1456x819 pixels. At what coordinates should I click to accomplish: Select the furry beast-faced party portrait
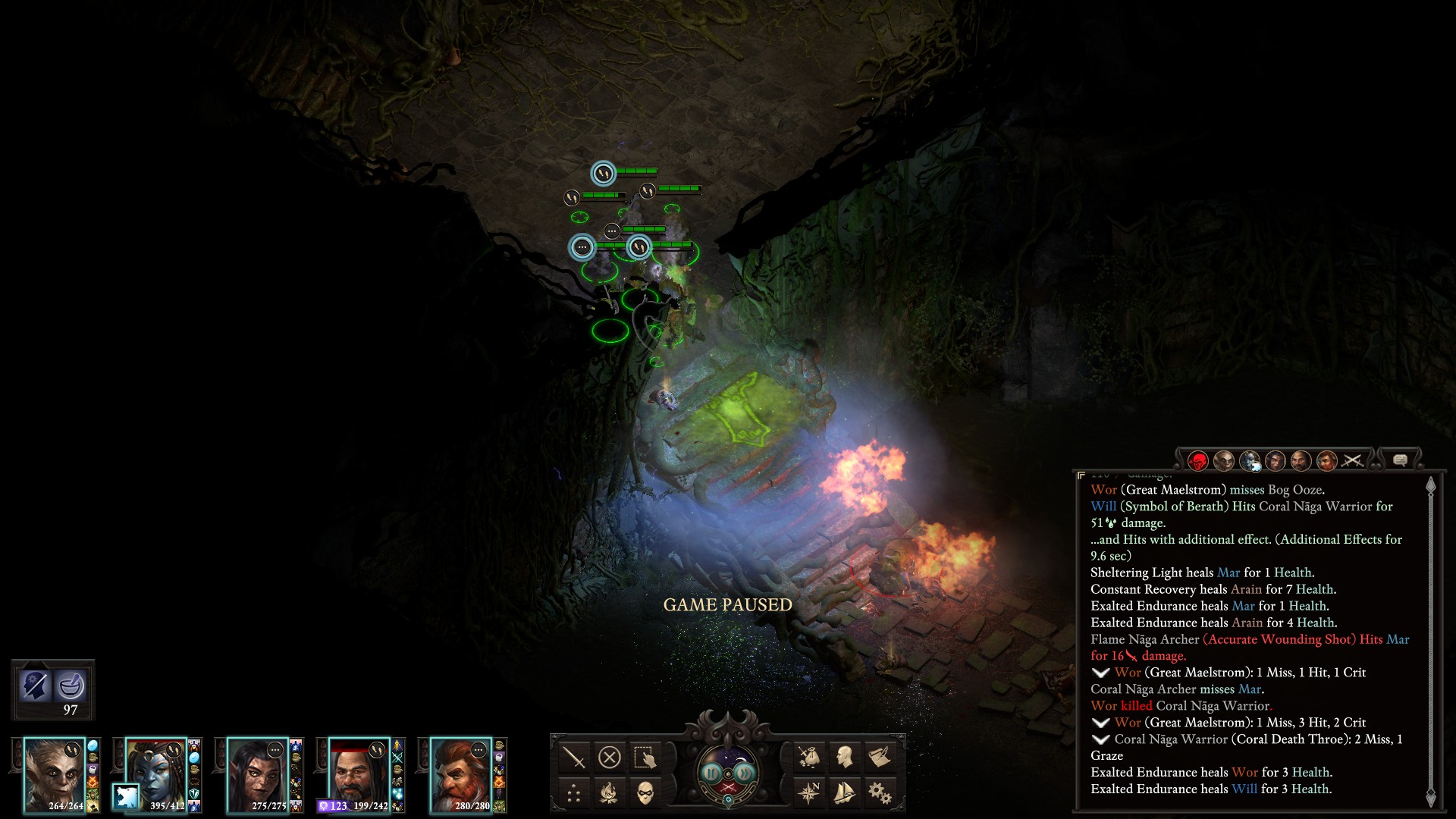(53, 773)
